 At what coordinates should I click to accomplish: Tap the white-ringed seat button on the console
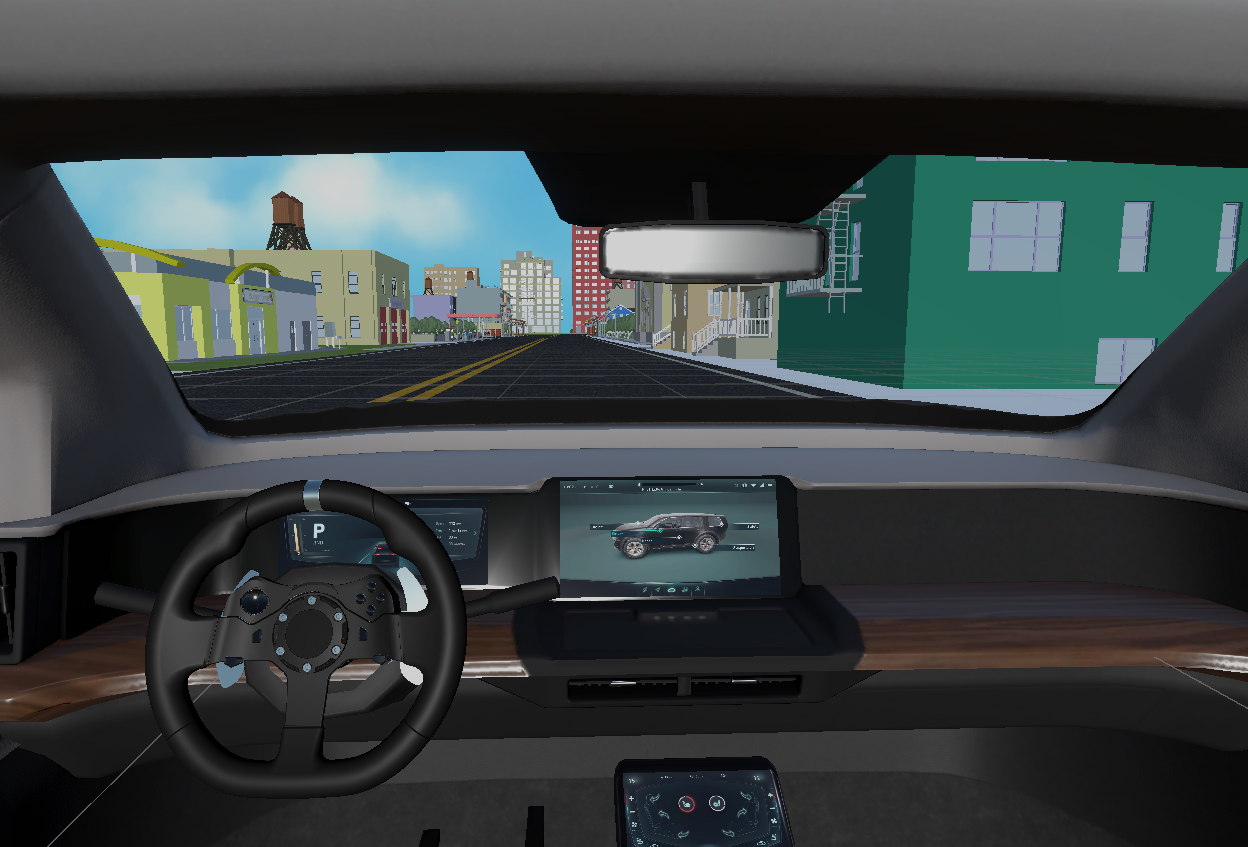click(717, 804)
